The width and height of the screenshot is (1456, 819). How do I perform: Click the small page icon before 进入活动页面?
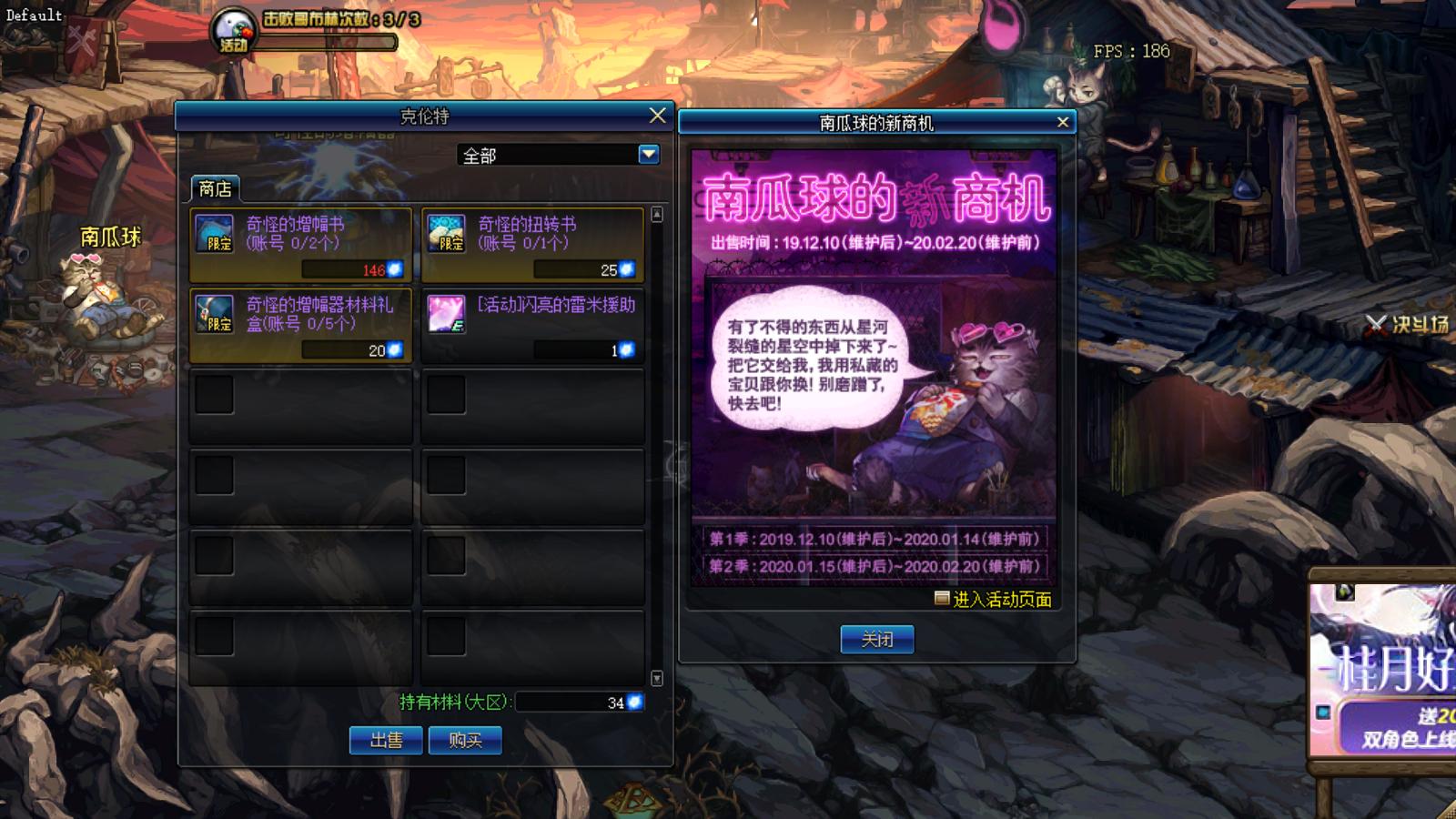tap(945, 598)
